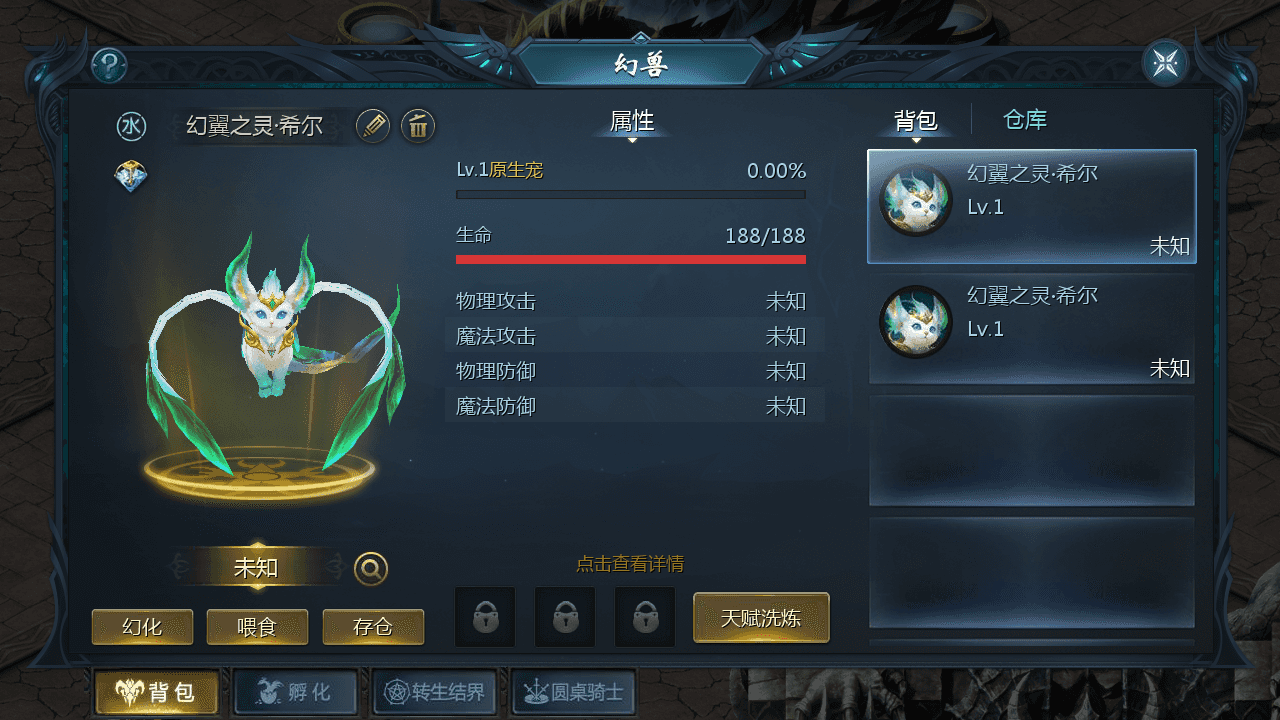Click the pencil icon to rename the pet
Screen dimensions: 1280x720
tap(372, 127)
